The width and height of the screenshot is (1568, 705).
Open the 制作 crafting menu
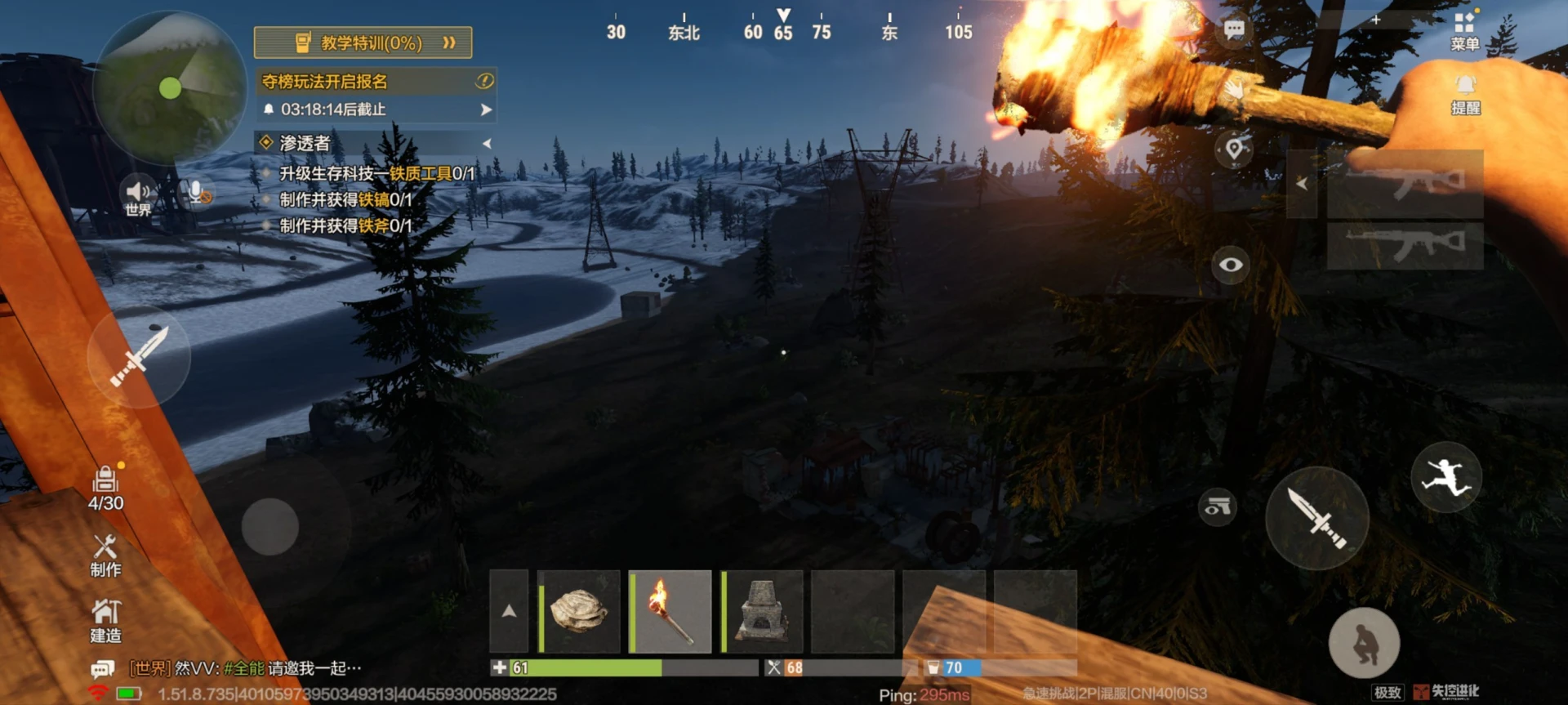coord(105,556)
